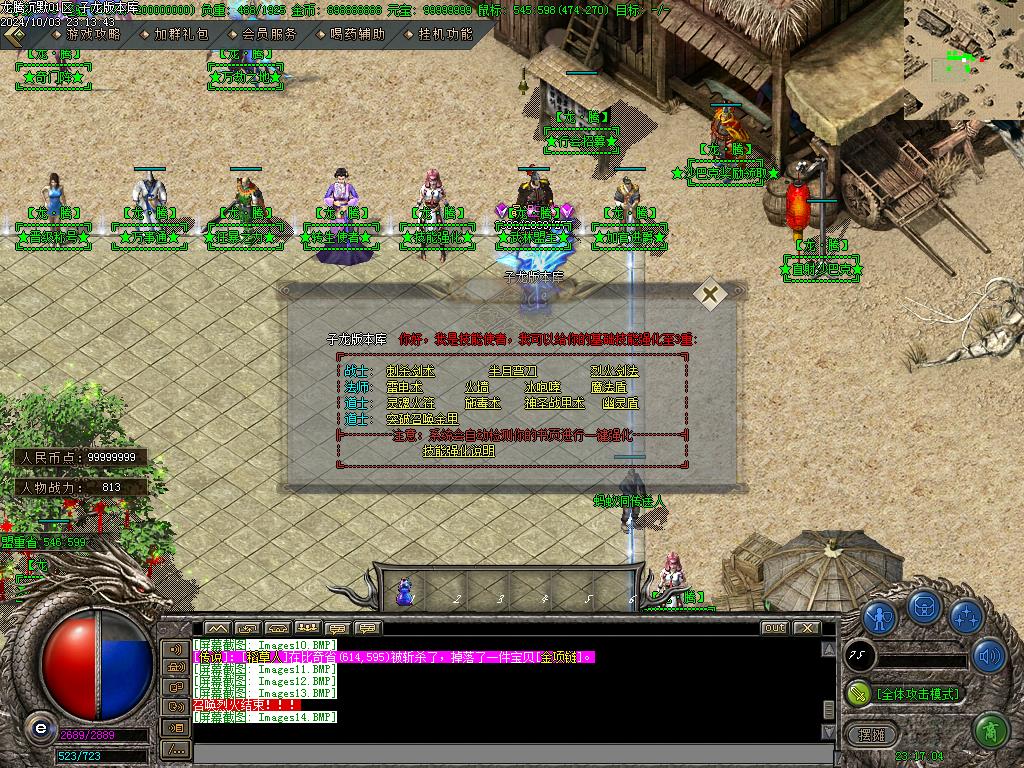
Task: Pick 烈火剑法 skill enhancement
Action: [614, 371]
